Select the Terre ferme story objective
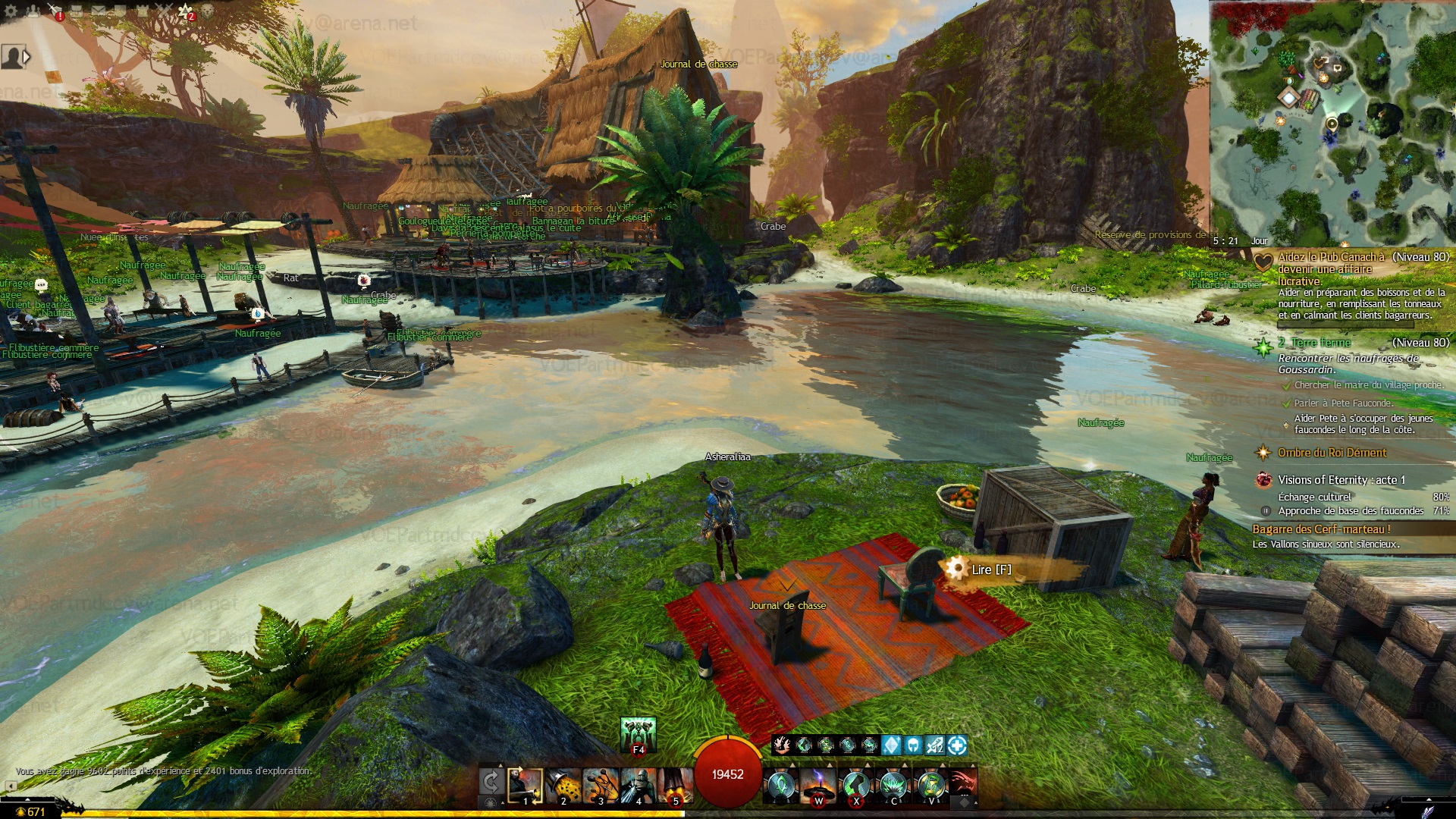The height and width of the screenshot is (819, 1456). coord(1320,343)
